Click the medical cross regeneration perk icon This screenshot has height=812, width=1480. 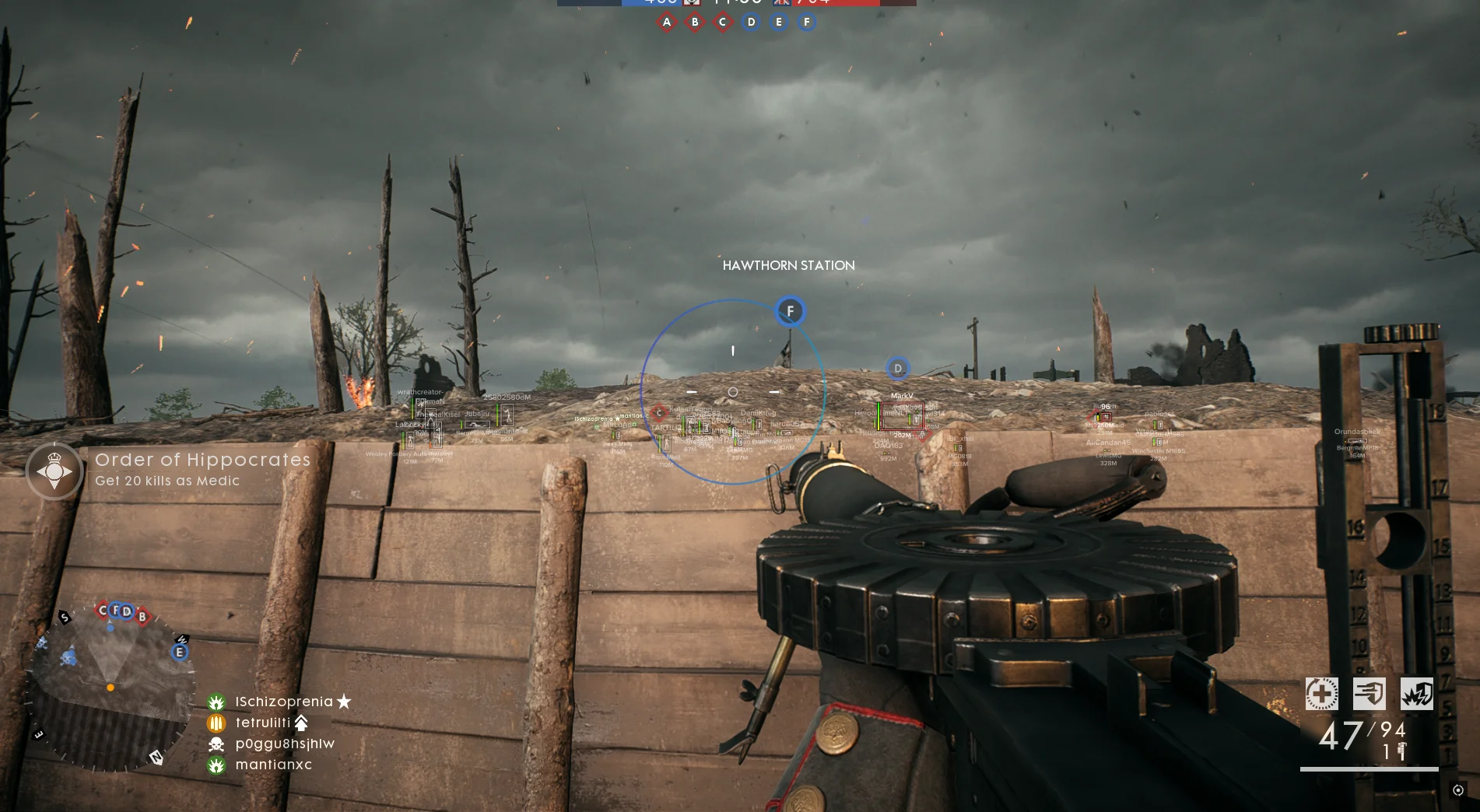tap(1321, 694)
